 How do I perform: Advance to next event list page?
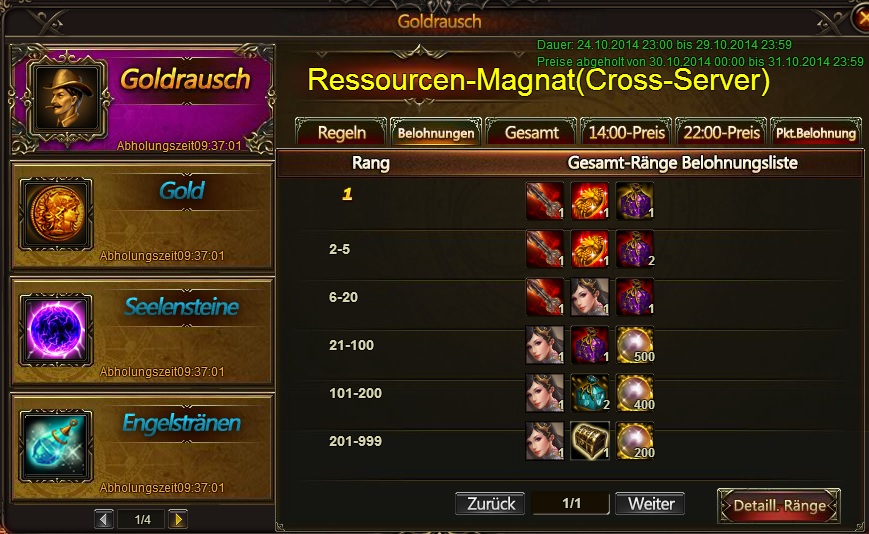coord(178,519)
